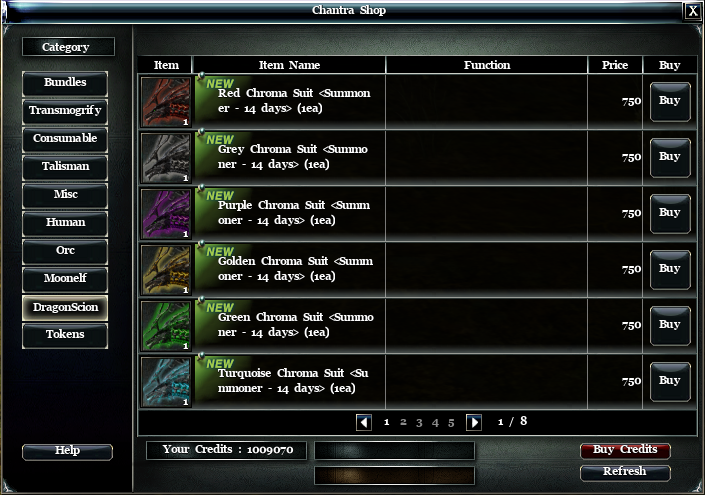
Task: Open the shop Help
Action: pyautogui.click(x=67, y=451)
